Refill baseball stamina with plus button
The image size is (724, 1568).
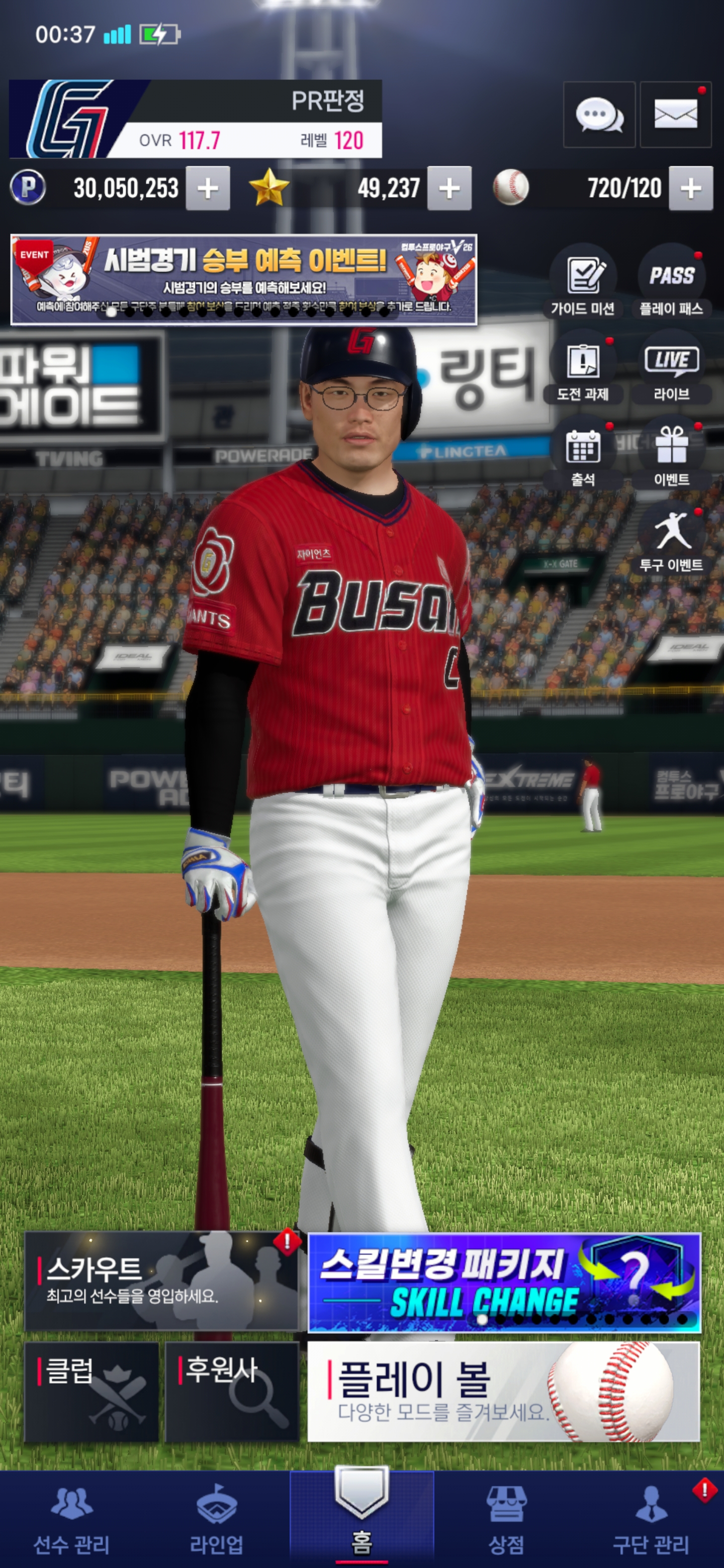point(690,188)
